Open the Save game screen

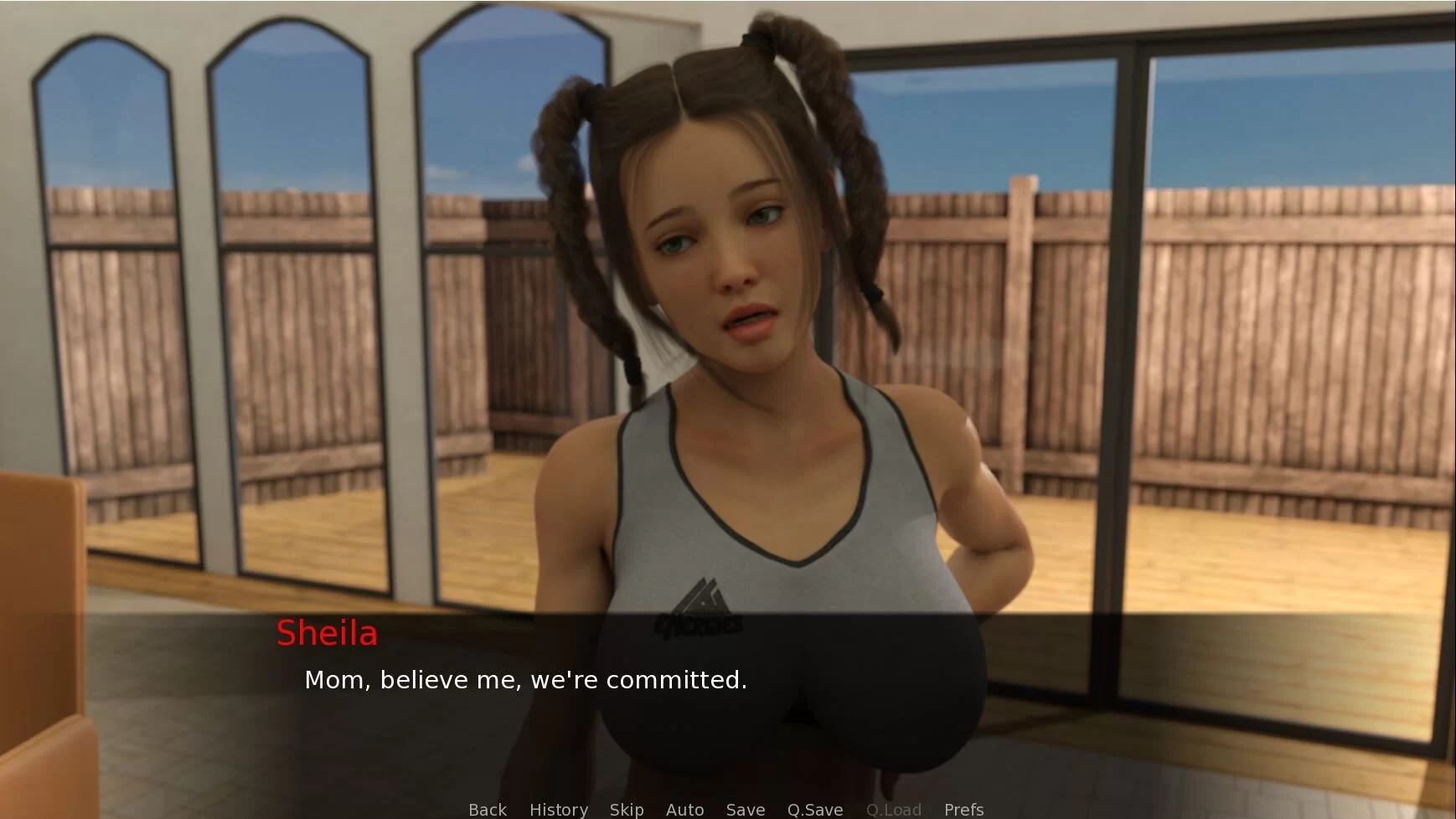[745, 810]
